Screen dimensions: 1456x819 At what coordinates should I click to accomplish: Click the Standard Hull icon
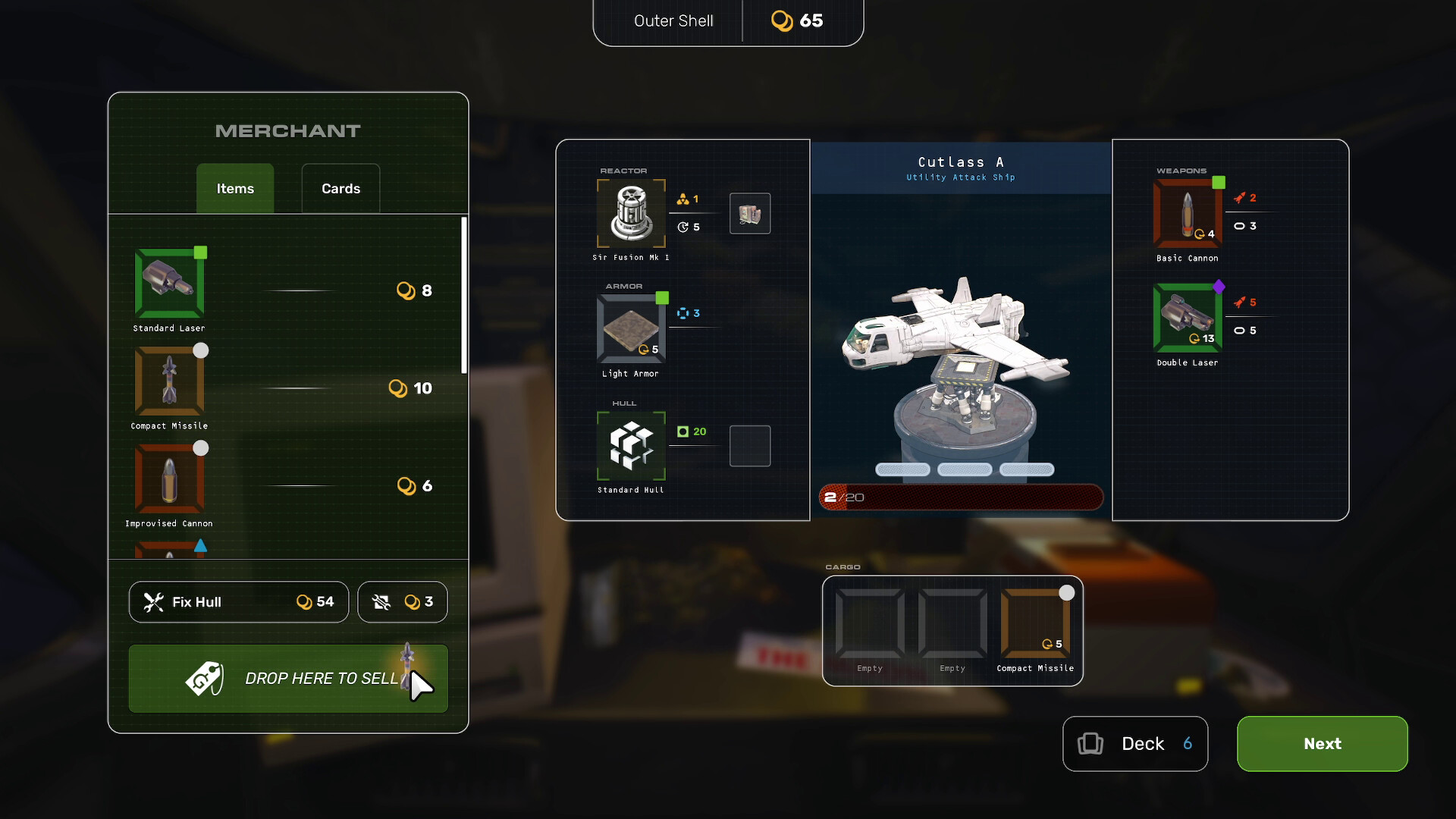coord(631,447)
